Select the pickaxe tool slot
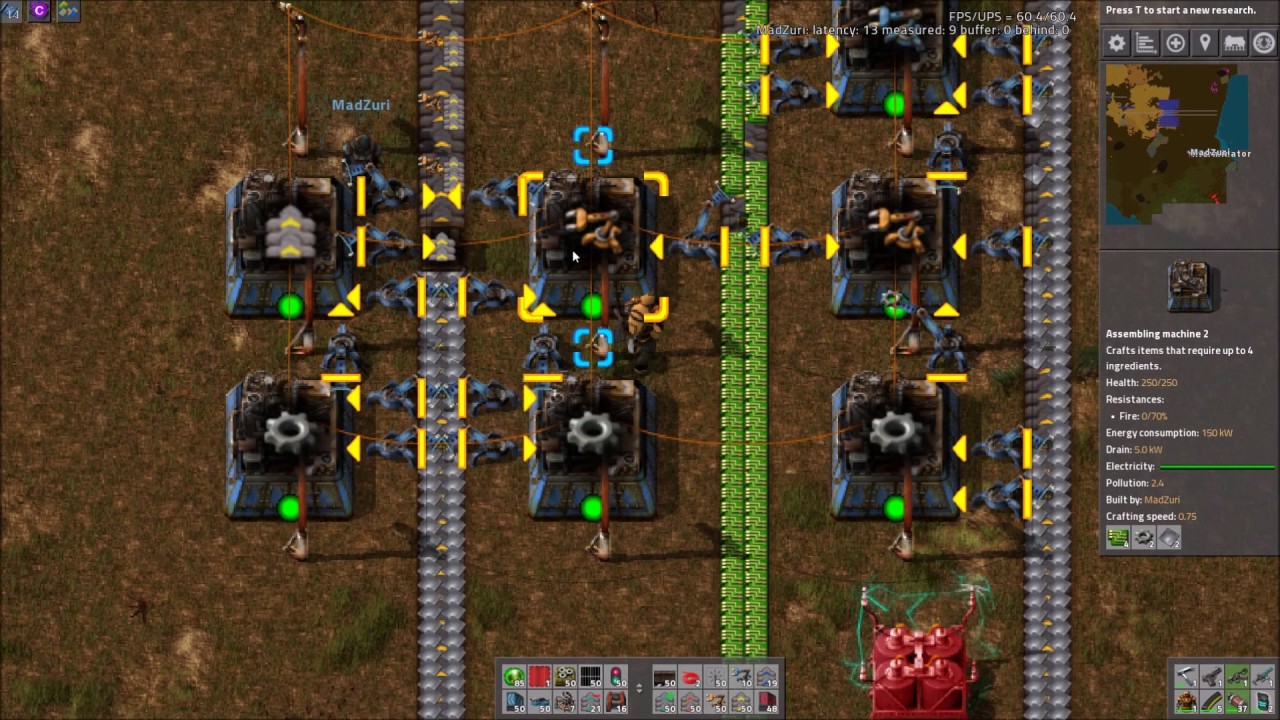 click(1186, 677)
